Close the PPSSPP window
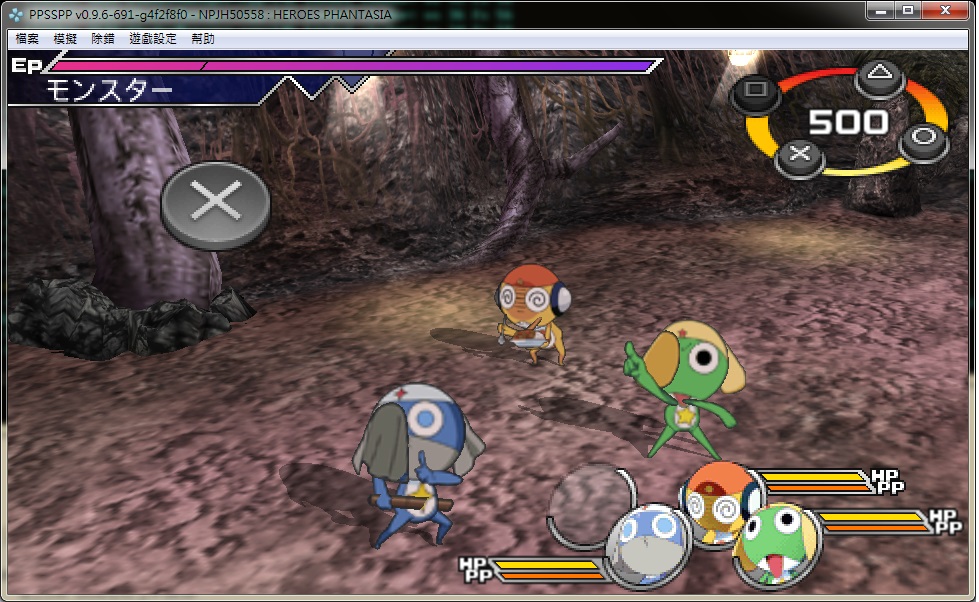The width and height of the screenshot is (979, 602). (944, 10)
